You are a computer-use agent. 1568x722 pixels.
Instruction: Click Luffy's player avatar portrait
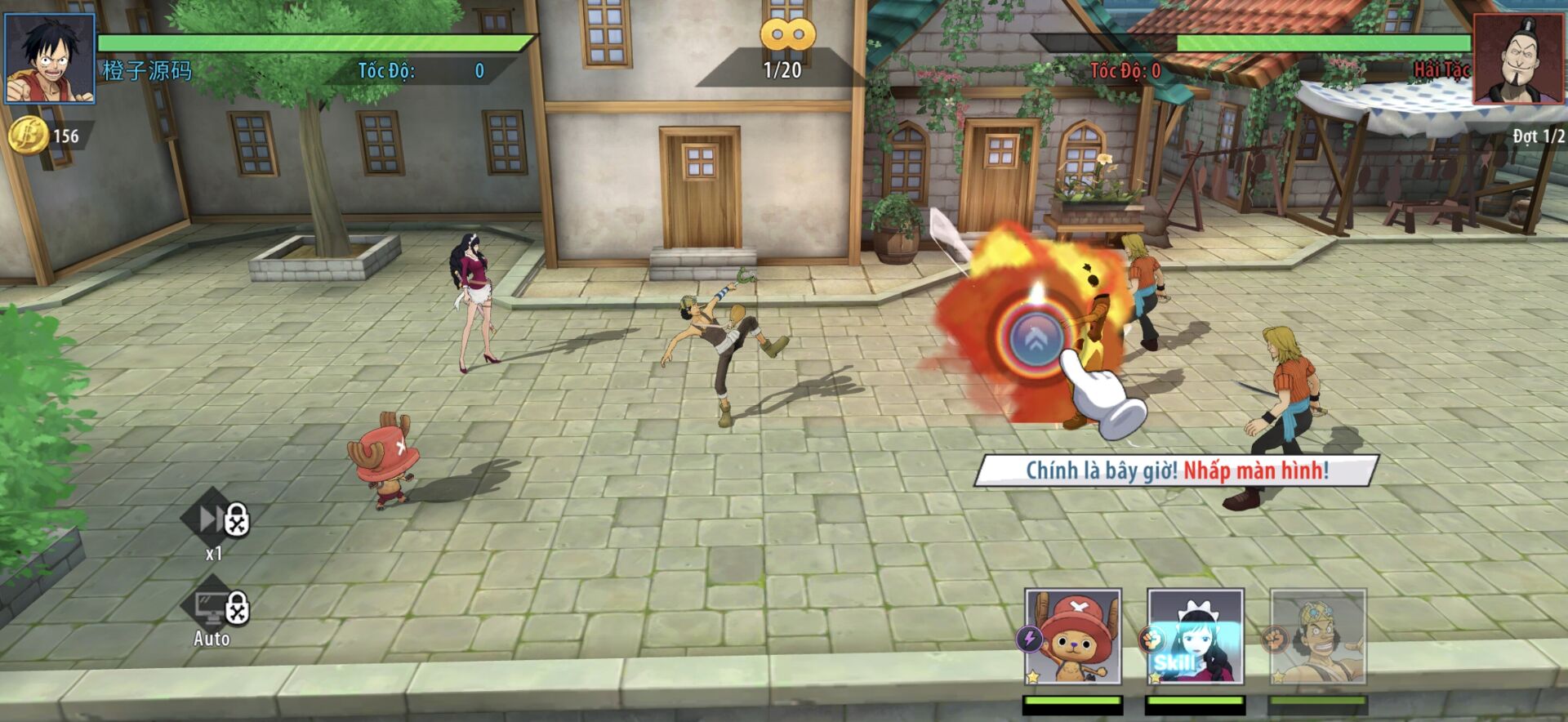(x=50, y=58)
